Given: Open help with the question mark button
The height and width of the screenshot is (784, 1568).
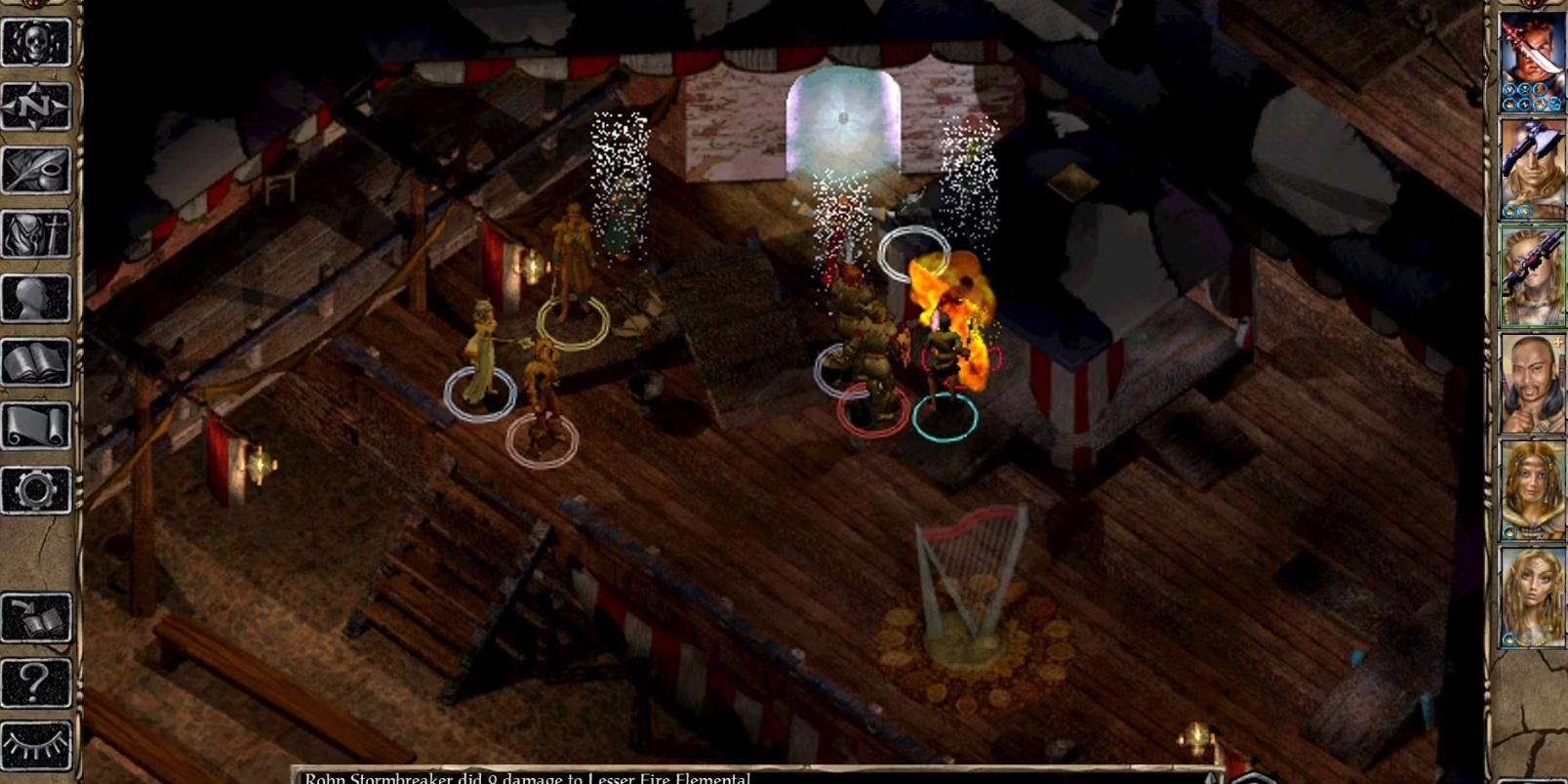Looking at the screenshot, I should coord(36,681).
